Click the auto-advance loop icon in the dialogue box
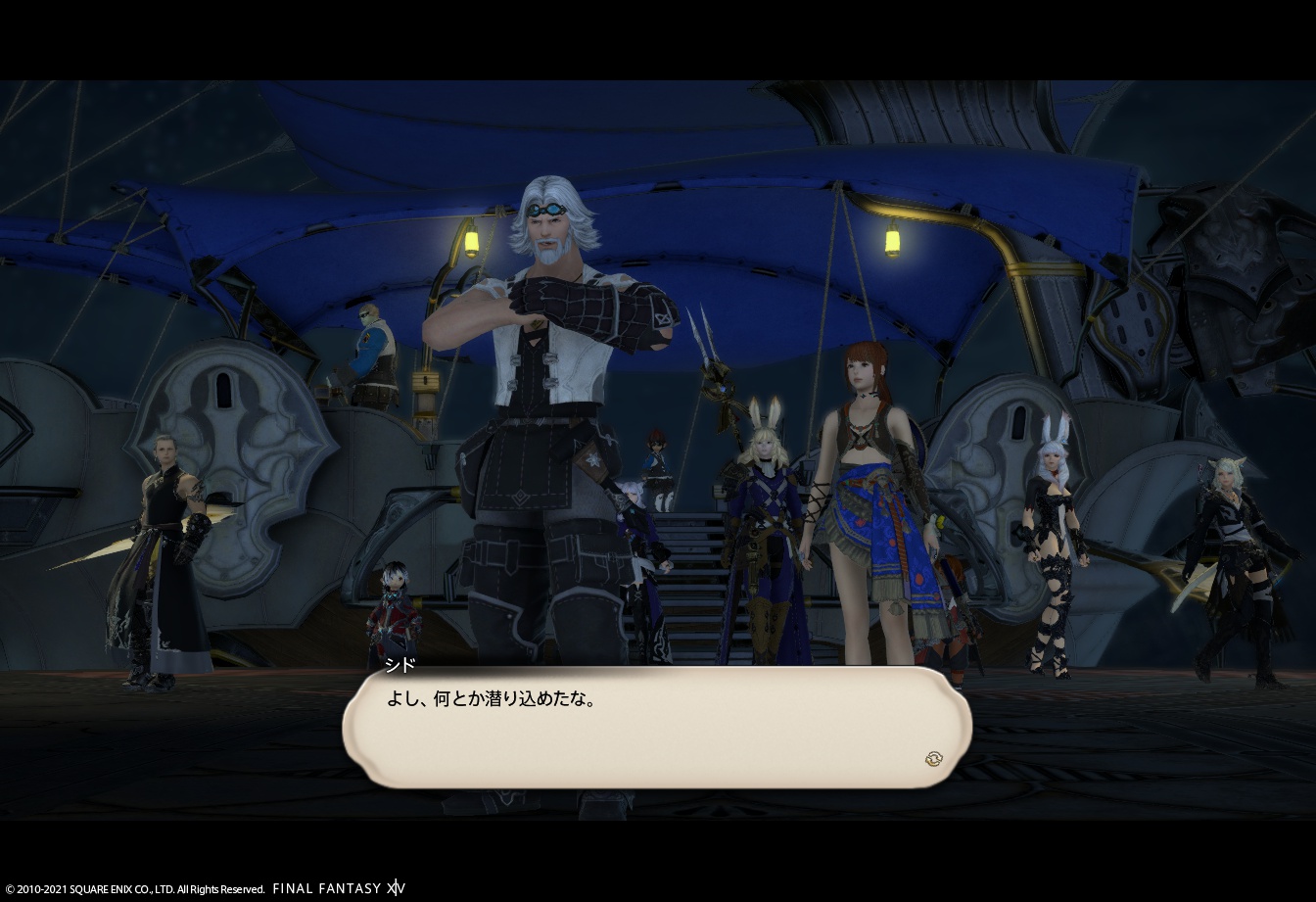The image size is (1316, 902). (935, 758)
